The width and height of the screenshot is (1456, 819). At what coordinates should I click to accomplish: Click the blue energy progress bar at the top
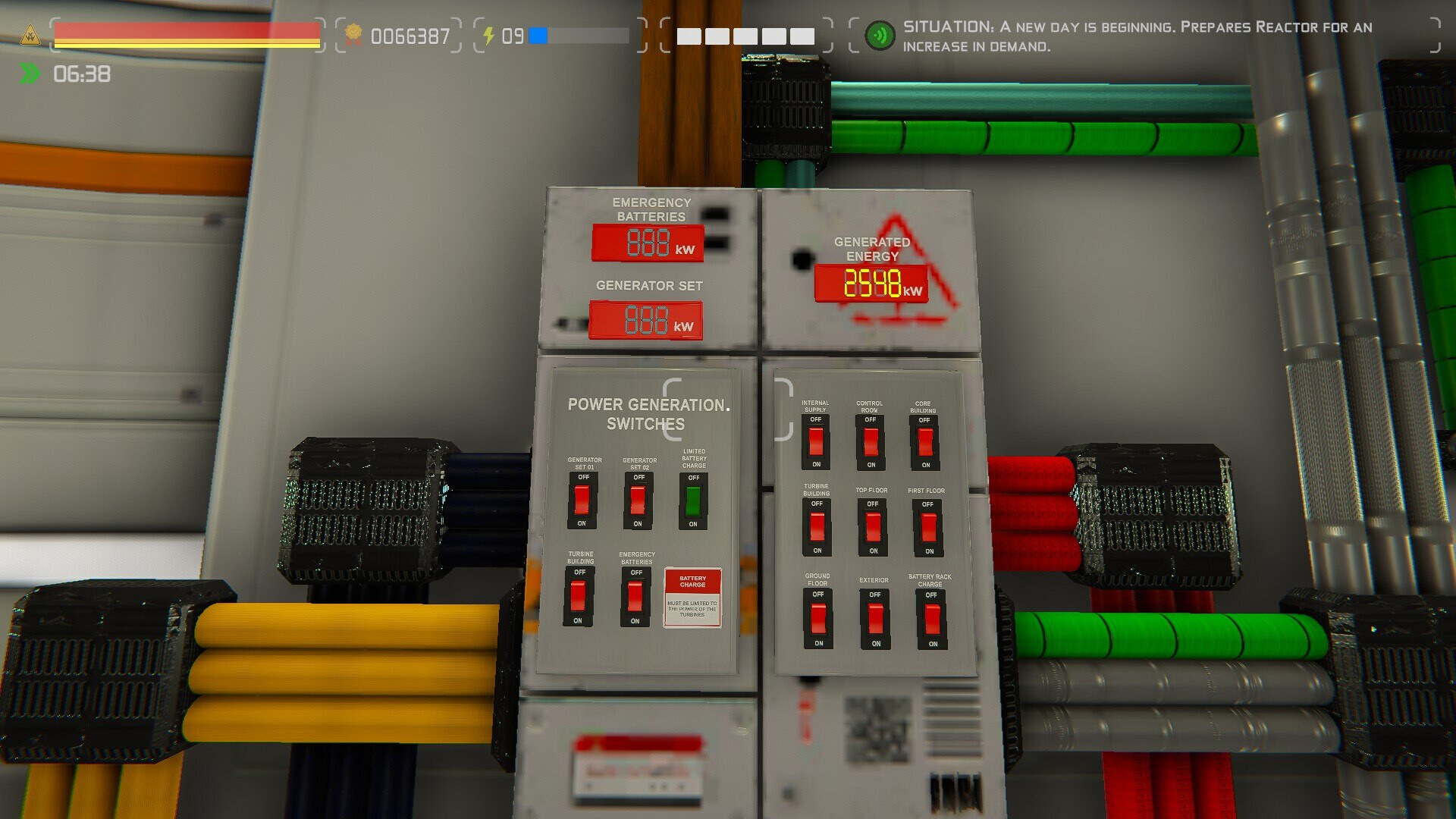(x=540, y=33)
